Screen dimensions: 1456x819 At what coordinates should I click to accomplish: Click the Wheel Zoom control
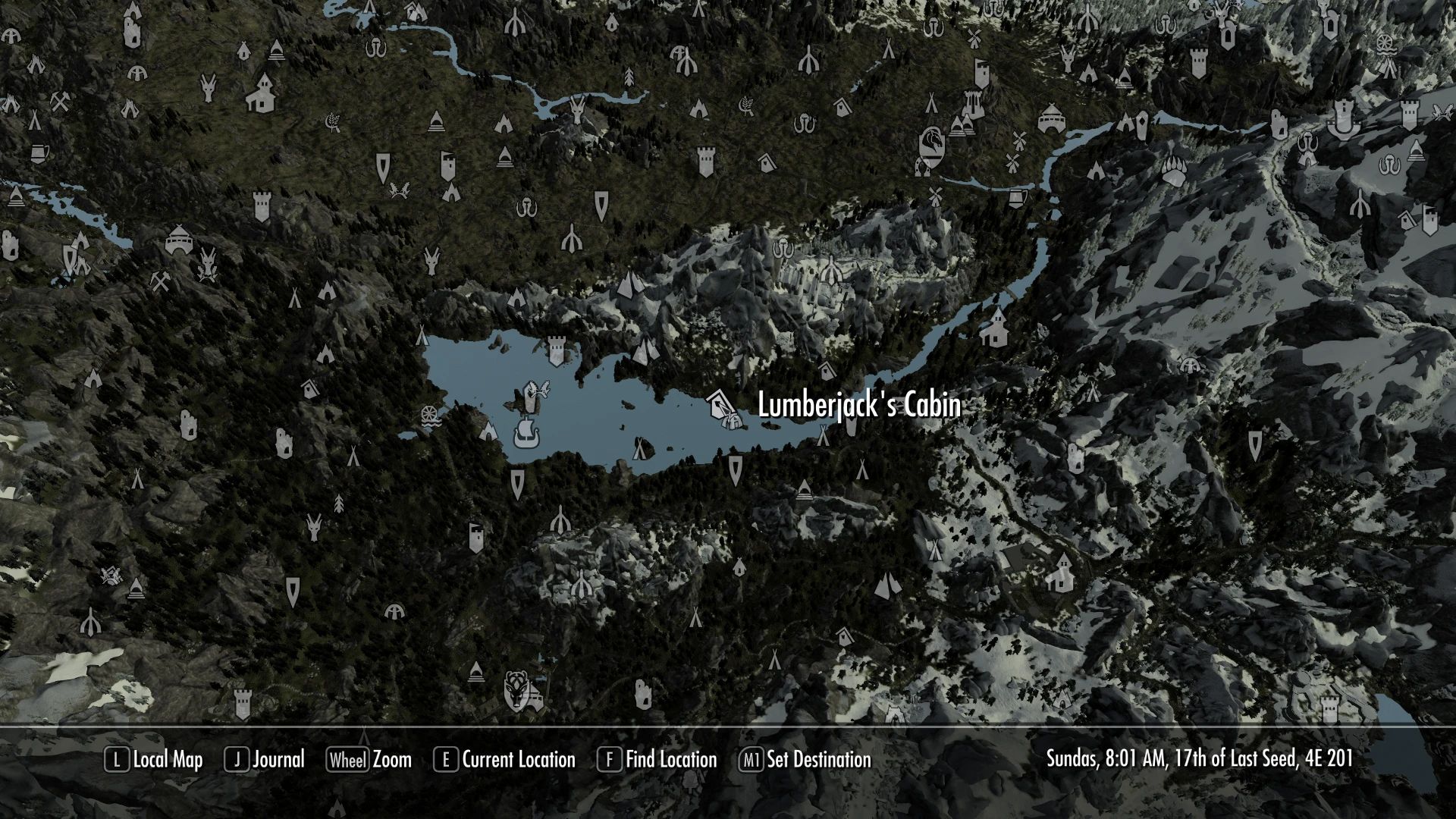[x=369, y=760]
